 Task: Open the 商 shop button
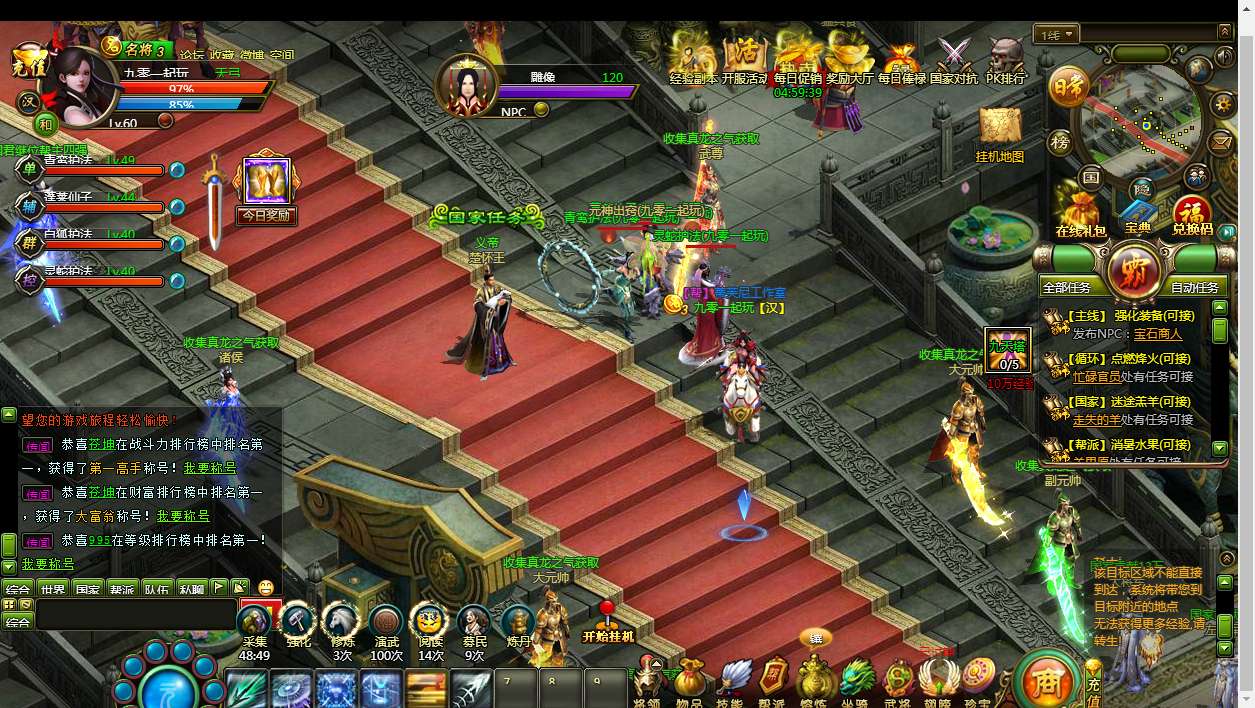(x=1045, y=681)
